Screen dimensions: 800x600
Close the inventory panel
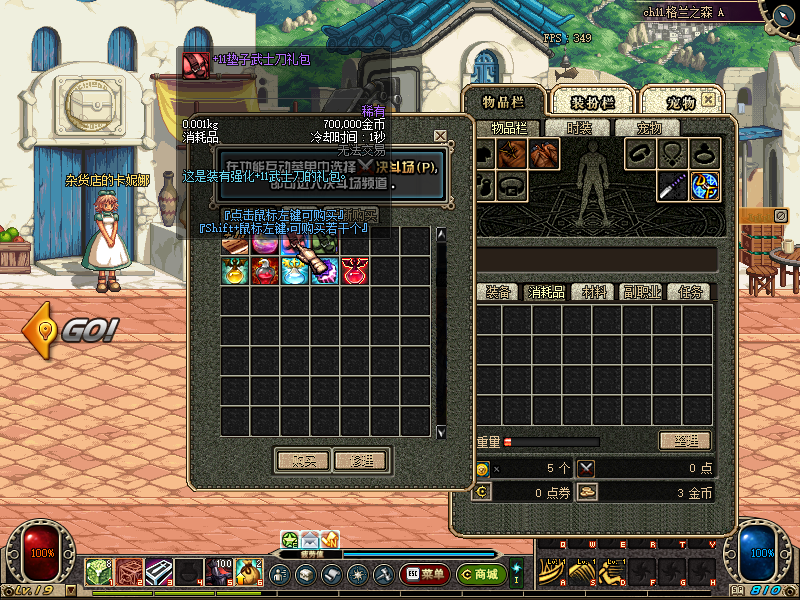click(708, 101)
